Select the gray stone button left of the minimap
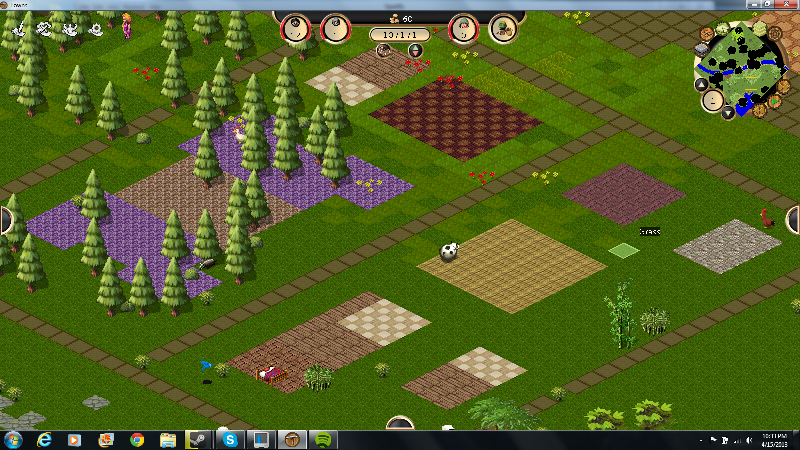 700,48
